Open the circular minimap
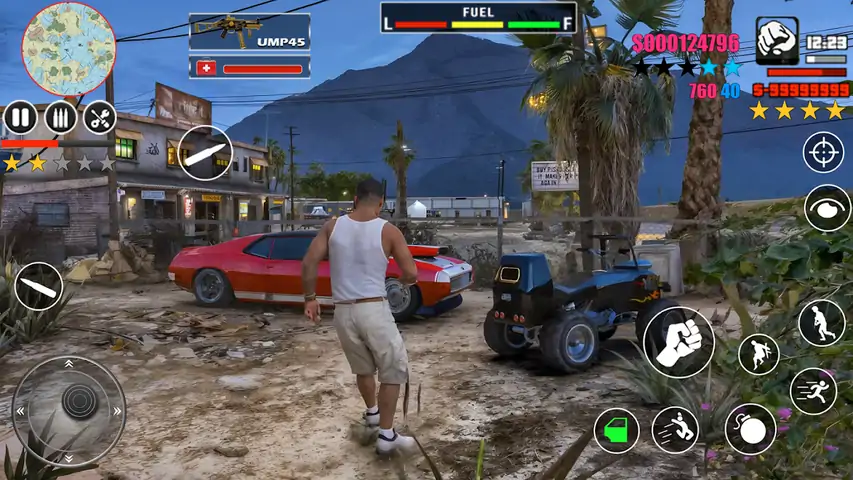853x480 pixels. [x=68, y=49]
